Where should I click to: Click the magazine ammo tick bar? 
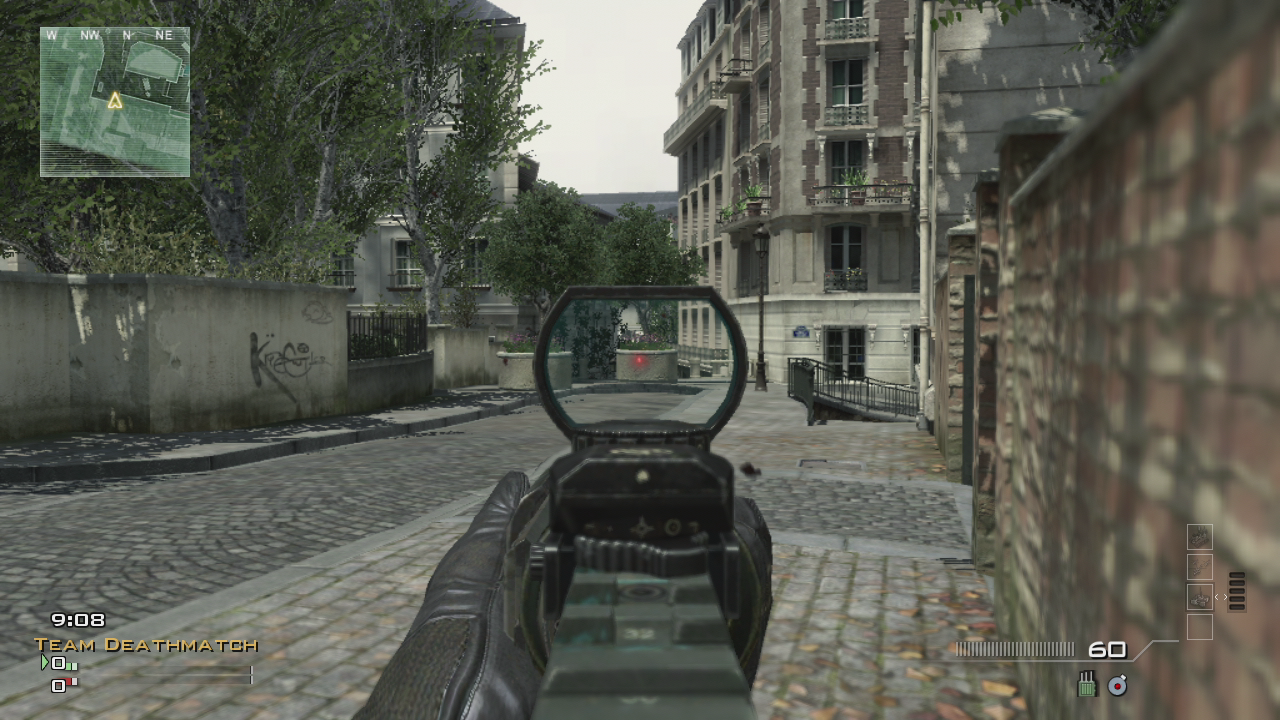click(x=1015, y=648)
